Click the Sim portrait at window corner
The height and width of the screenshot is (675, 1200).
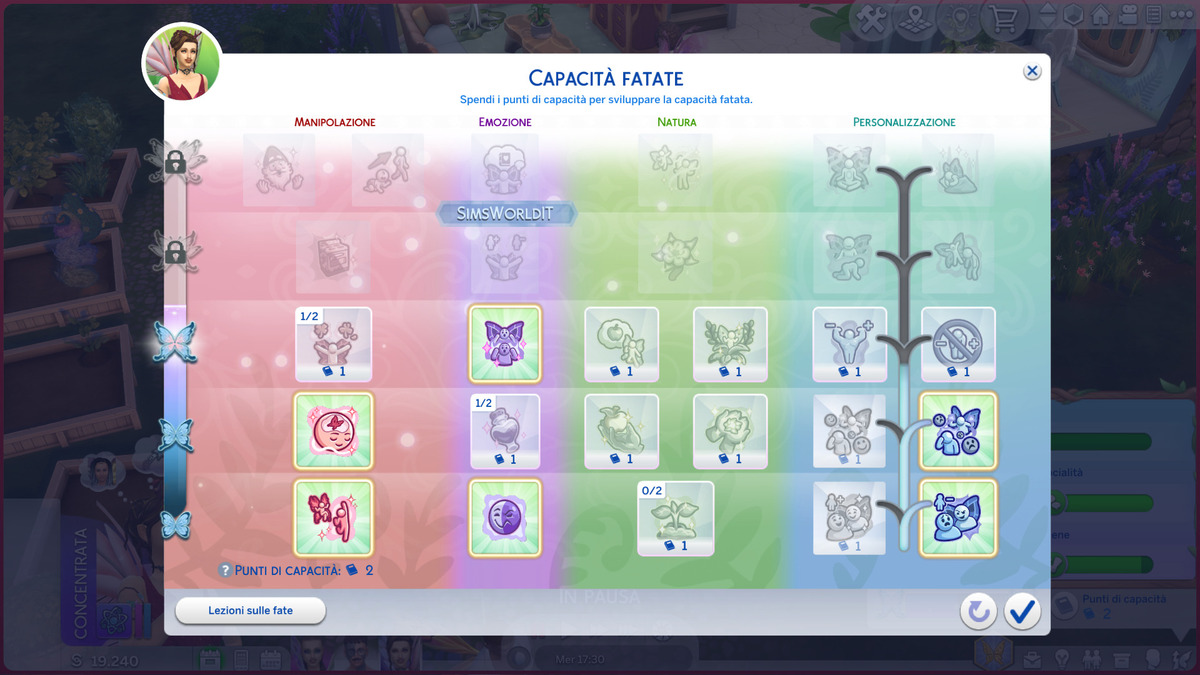coord(182,62)
